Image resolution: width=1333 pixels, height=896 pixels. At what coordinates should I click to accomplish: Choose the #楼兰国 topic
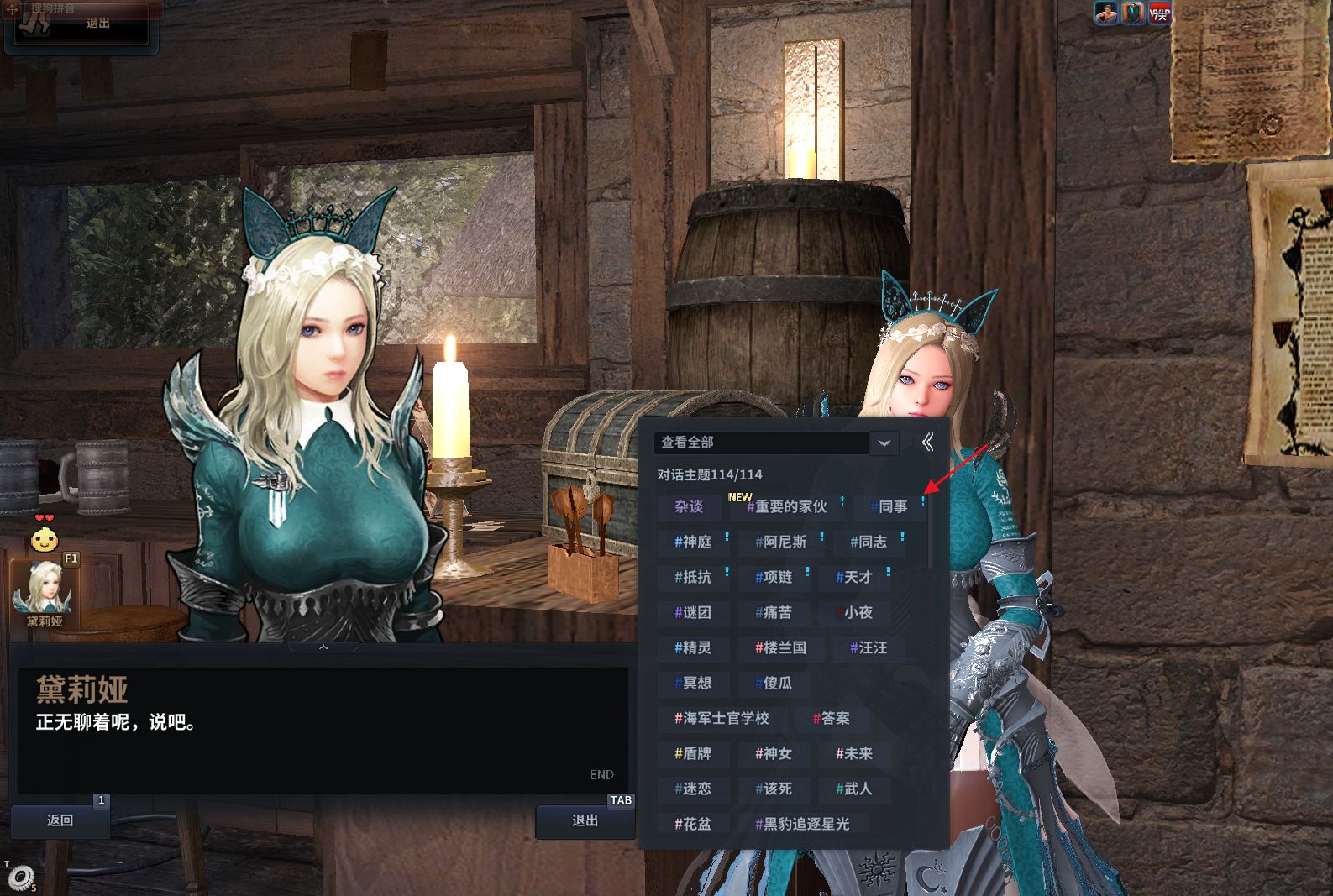780,647
